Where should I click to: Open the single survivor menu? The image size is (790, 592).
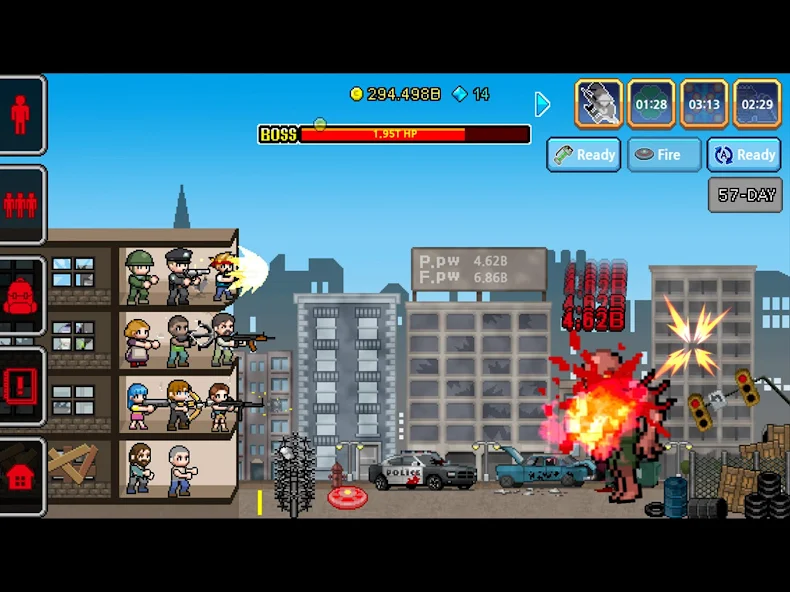(21, 115)
